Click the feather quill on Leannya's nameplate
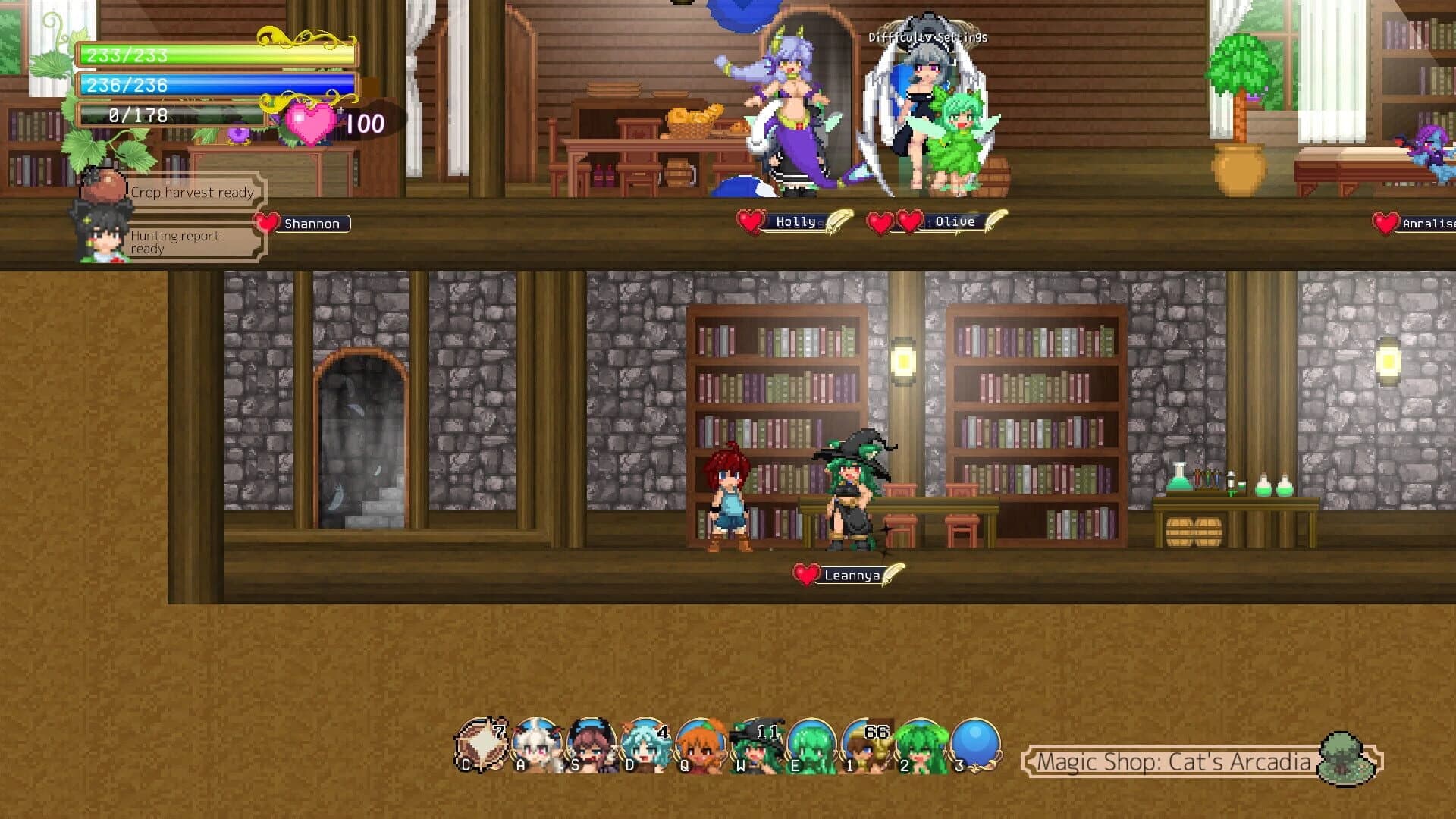This screenshot has height=819, width=1456. pos(889,576)
